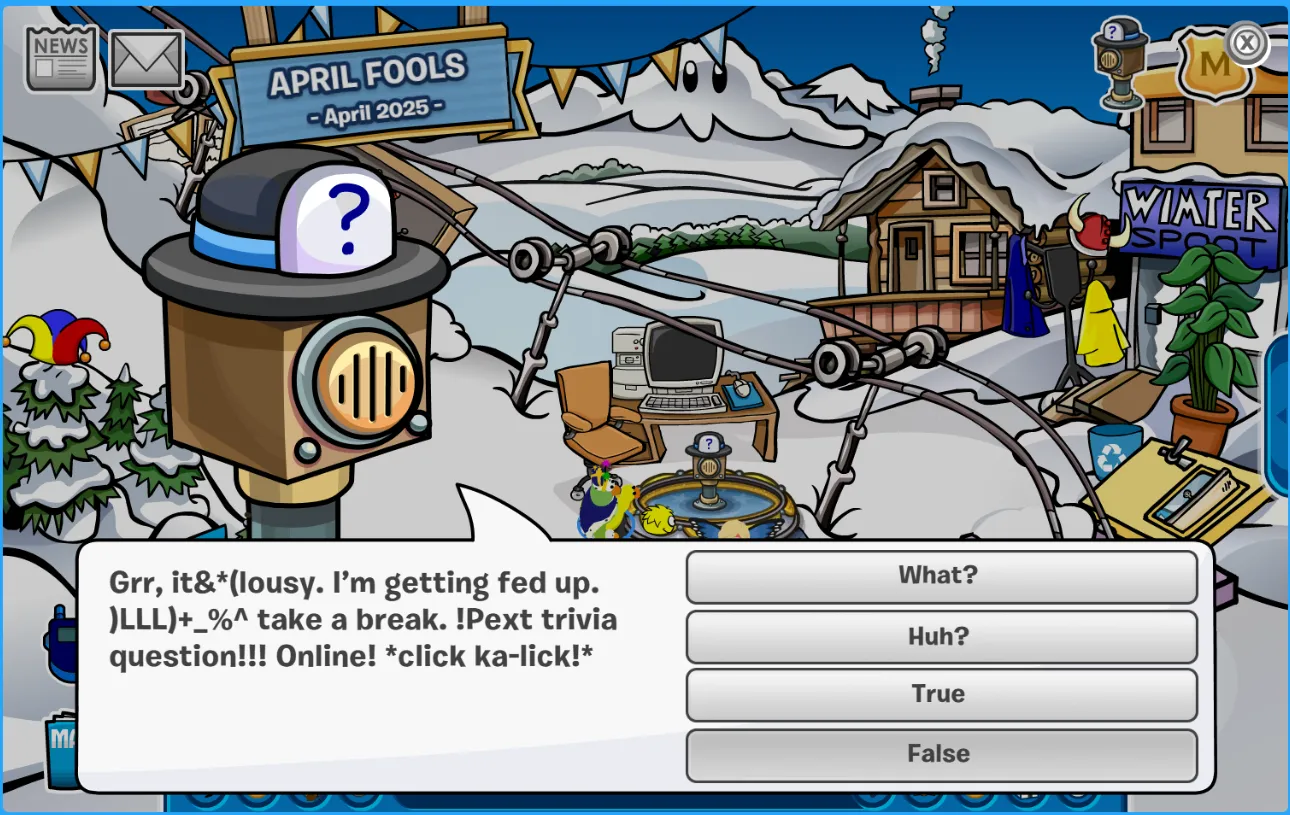
Task: Answer "What?" to the trivia question
Action: [938, 575]
